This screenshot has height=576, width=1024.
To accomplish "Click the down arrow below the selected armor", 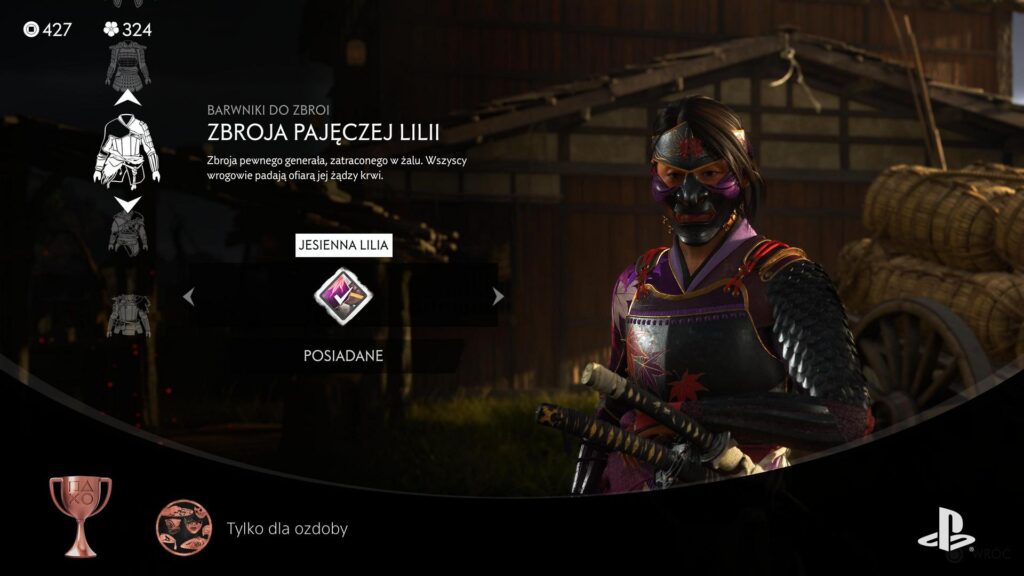I will tap(127, 204).
